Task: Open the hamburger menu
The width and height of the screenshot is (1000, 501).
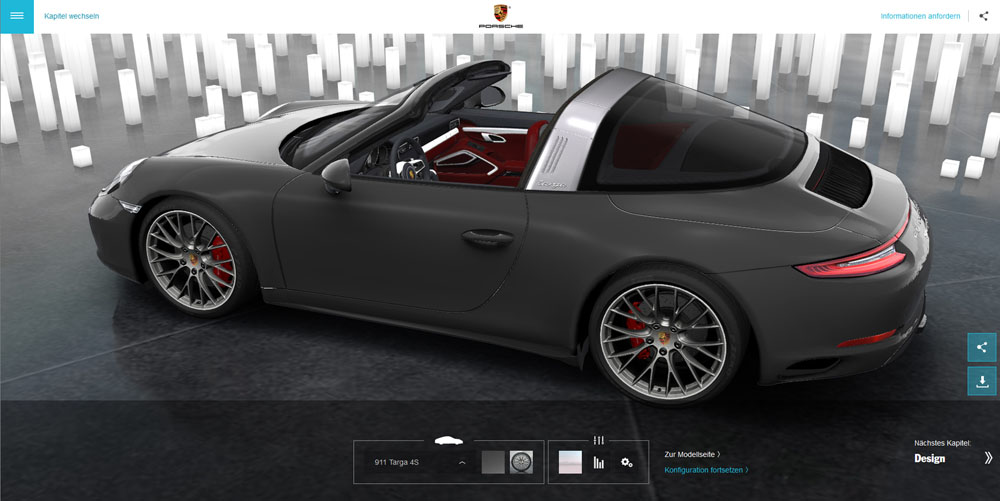Action: coord(17,16)
